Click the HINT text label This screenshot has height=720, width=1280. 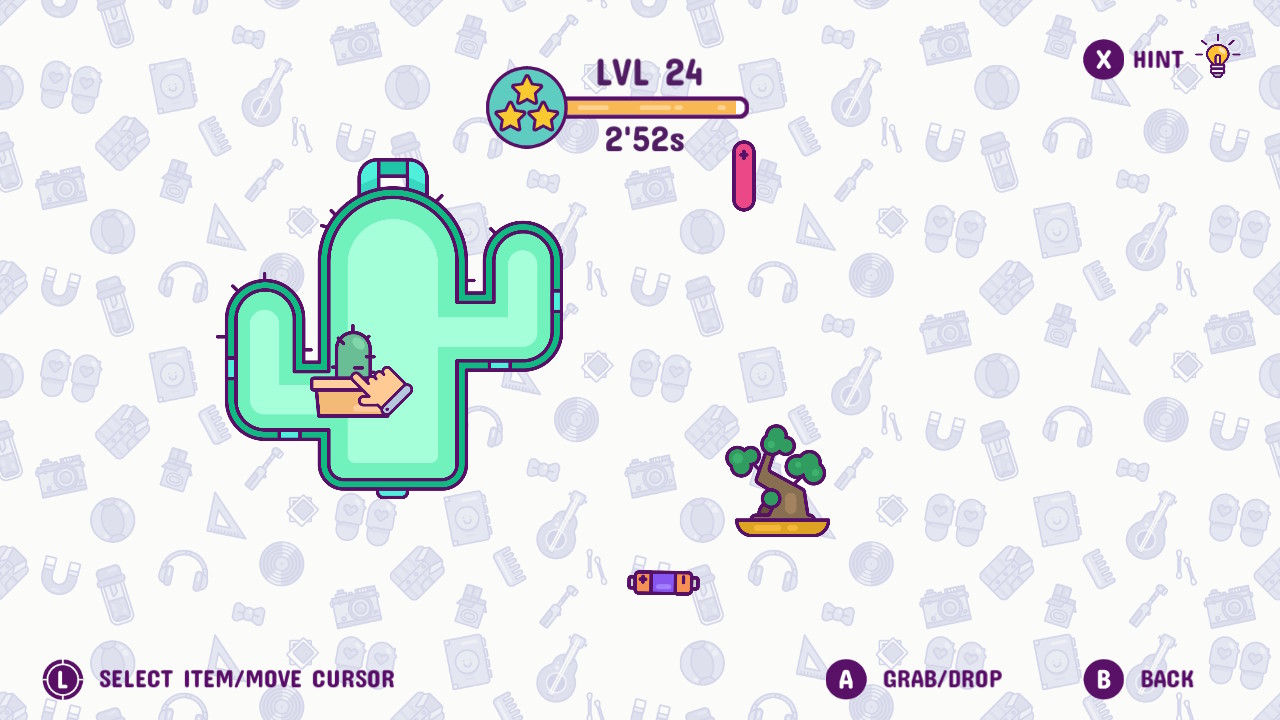pyautogui.click(x=1160, y=59)
